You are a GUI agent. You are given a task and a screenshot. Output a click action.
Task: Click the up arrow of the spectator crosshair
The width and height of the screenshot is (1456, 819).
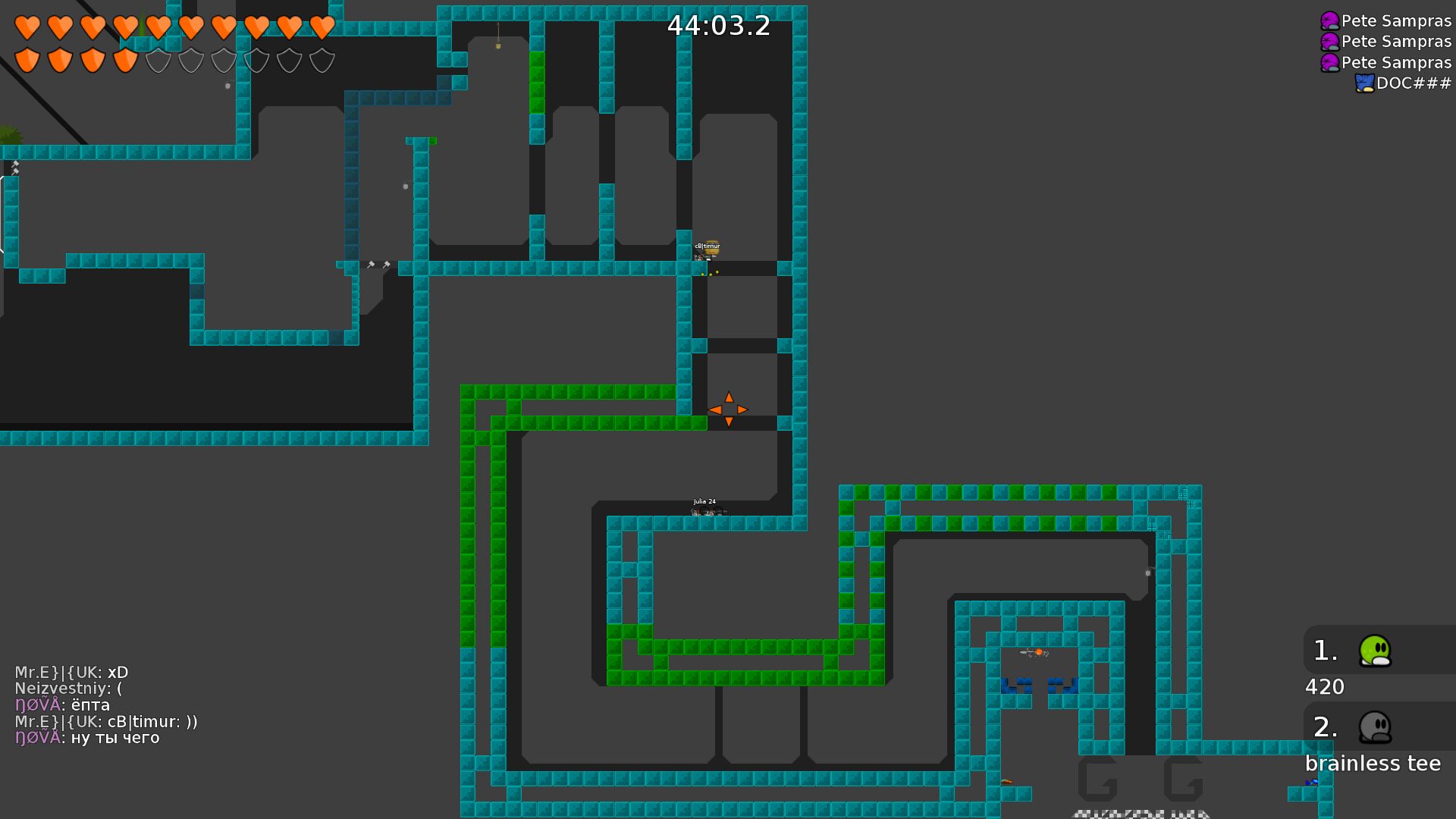pos(728,397)
